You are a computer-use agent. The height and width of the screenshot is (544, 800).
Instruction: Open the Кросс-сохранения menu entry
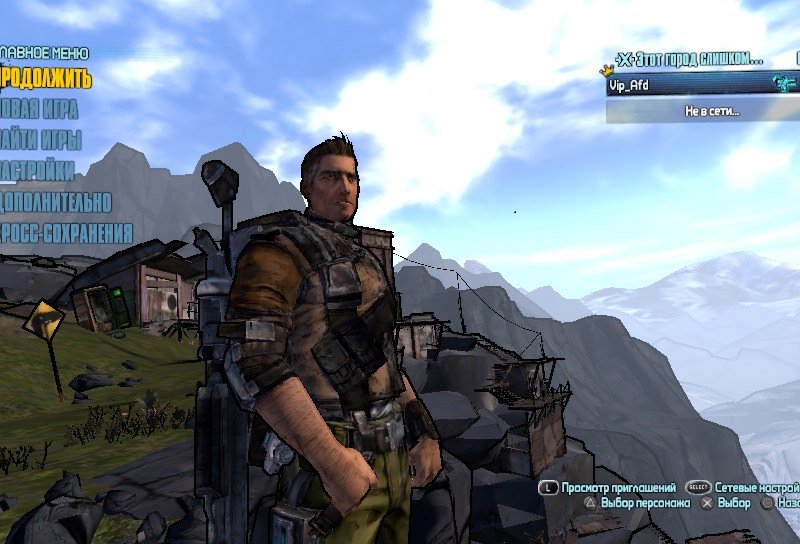pyautogui.click(x=66, y=234)
